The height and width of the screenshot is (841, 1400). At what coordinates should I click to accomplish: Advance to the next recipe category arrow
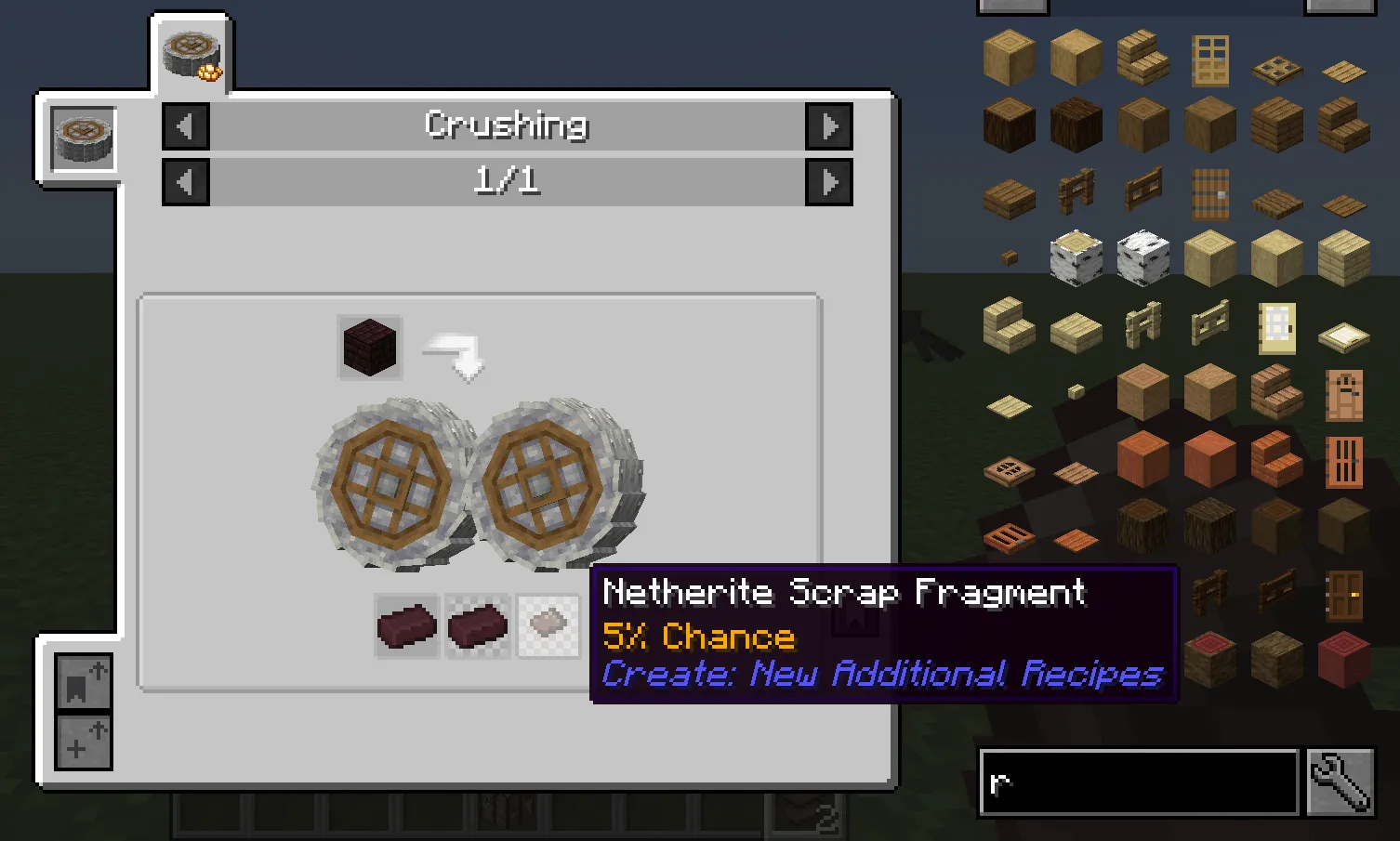pyautogui.click(x=828, y=125)
